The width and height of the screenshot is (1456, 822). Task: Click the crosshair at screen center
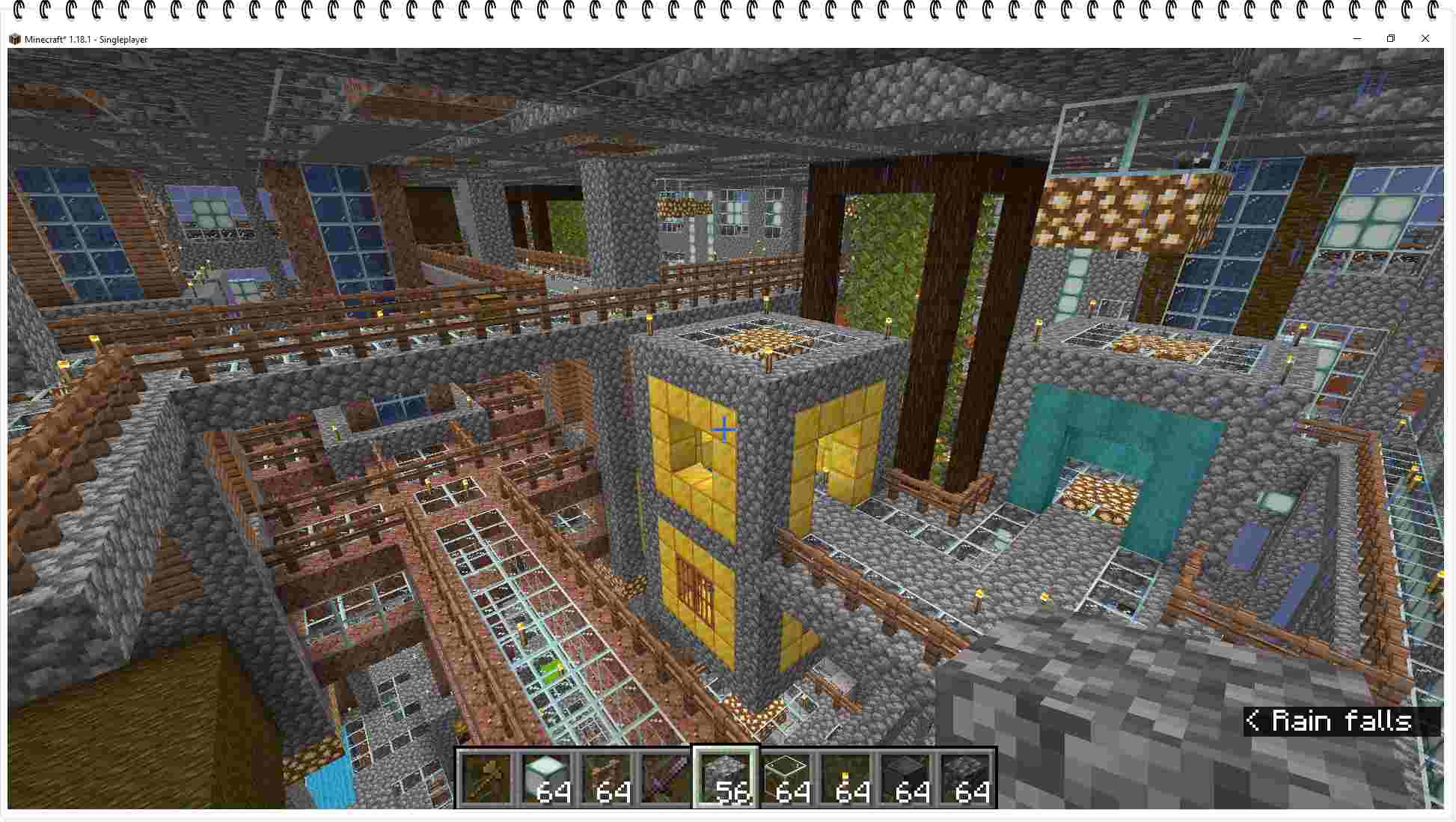pos(724,429)
